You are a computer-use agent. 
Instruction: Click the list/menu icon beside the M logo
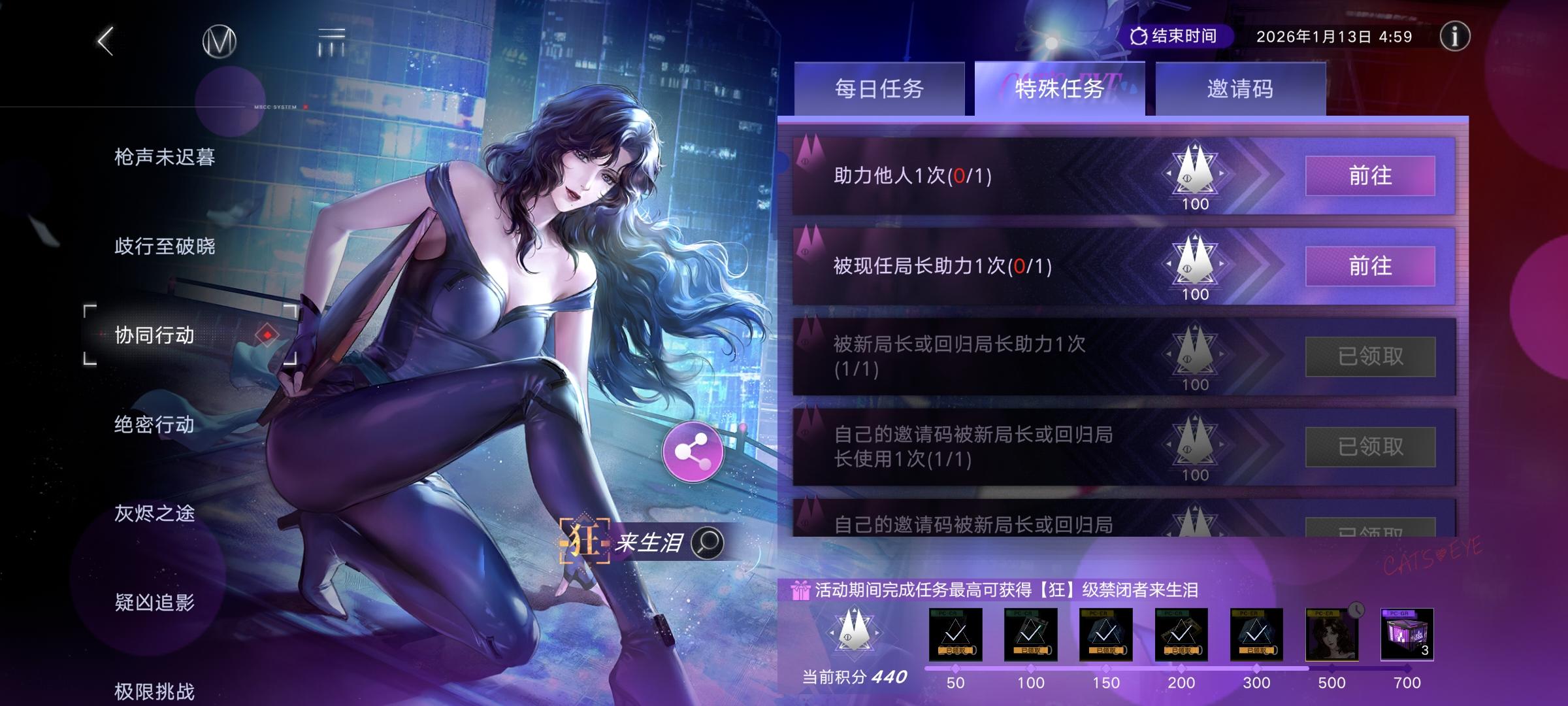click(x=330, y=41)
